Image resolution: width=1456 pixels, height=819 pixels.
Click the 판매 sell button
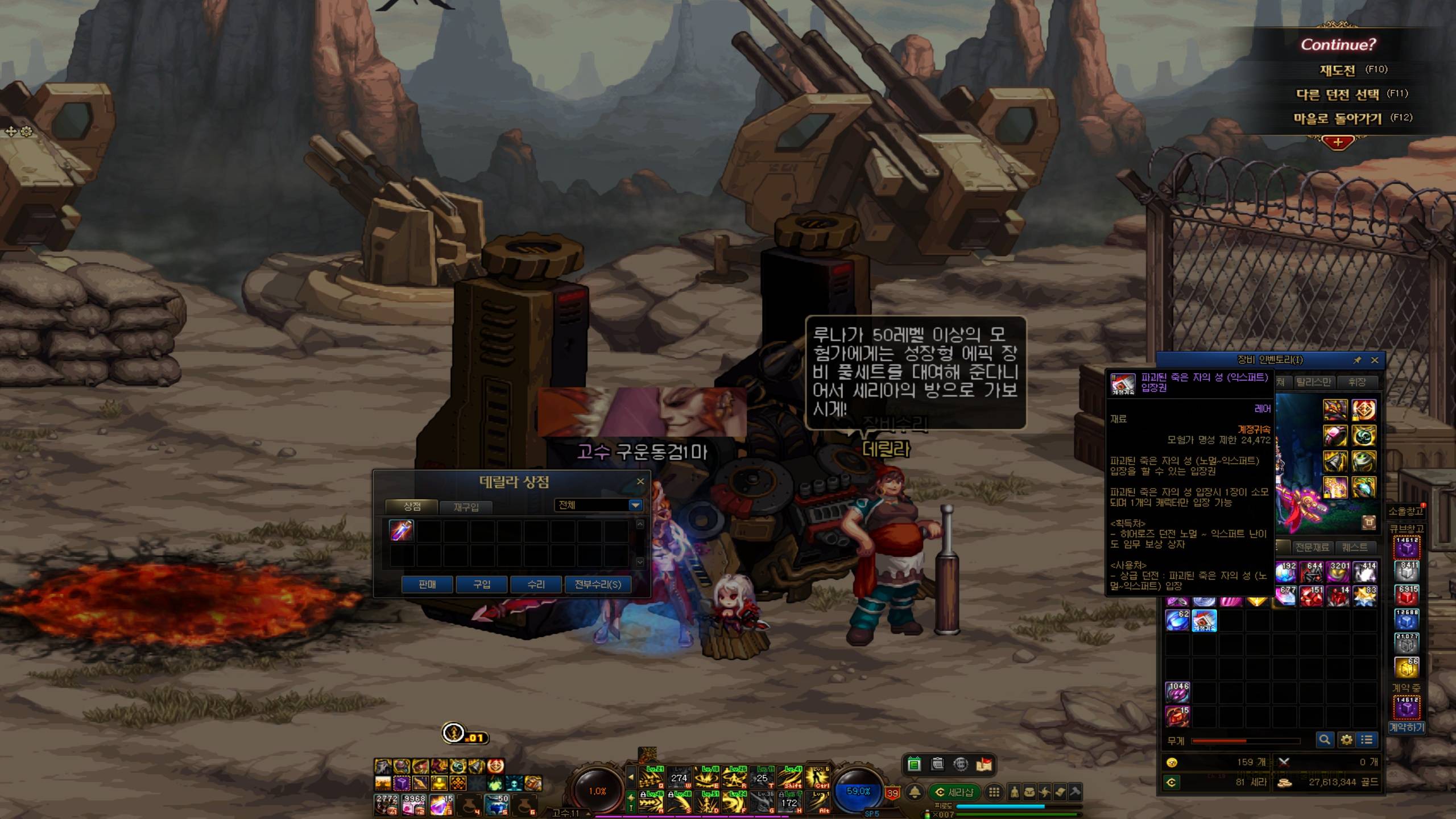coord(427,584)
